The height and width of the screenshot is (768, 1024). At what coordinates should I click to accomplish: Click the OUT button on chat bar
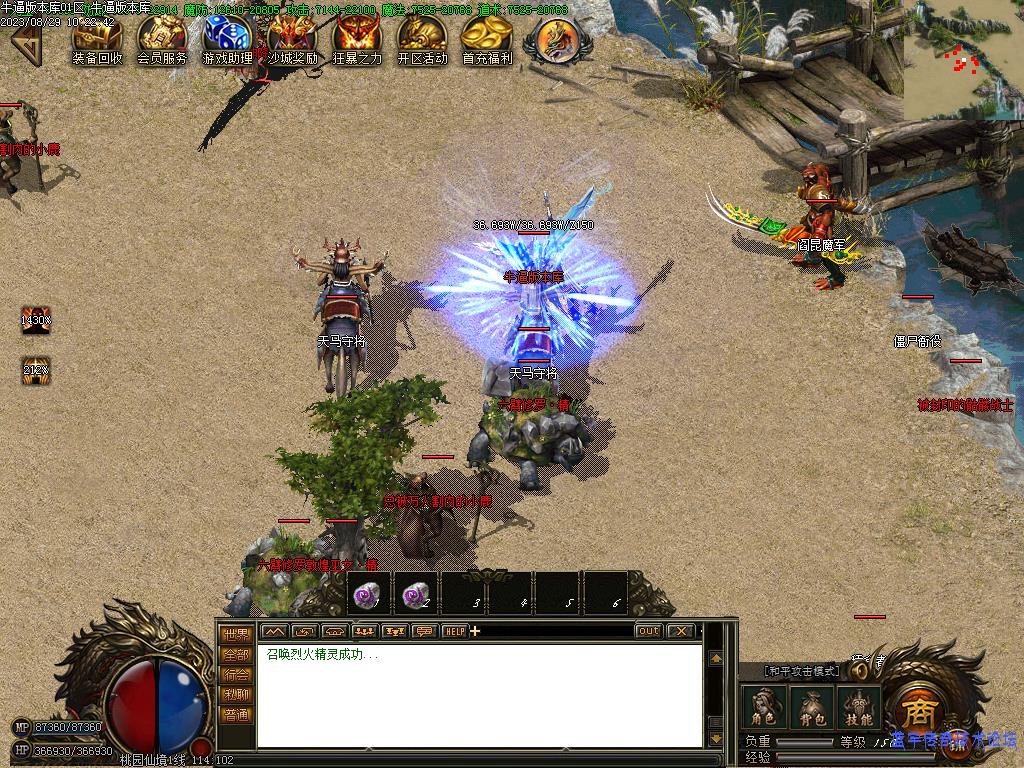tap(649, 631)
